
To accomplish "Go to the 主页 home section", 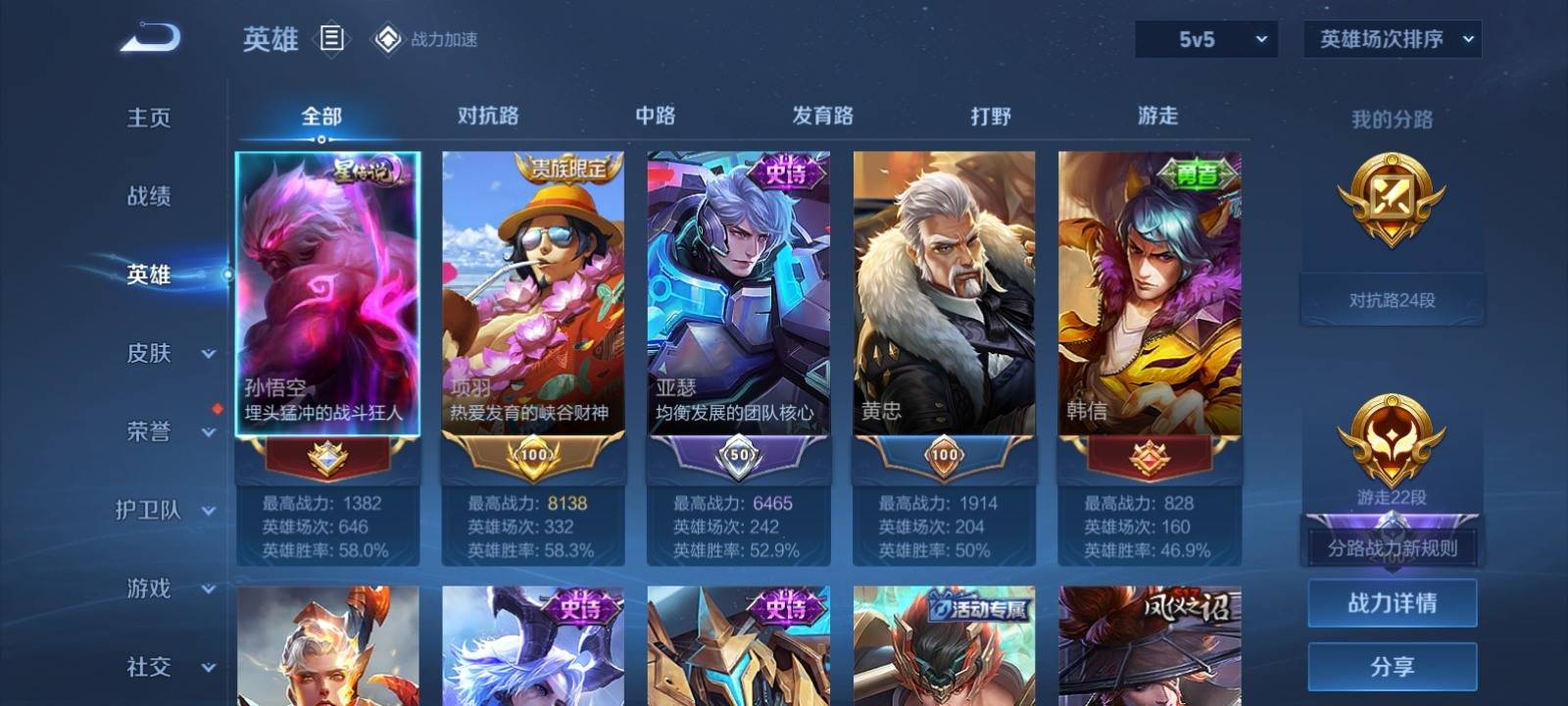I will point(149,118).
